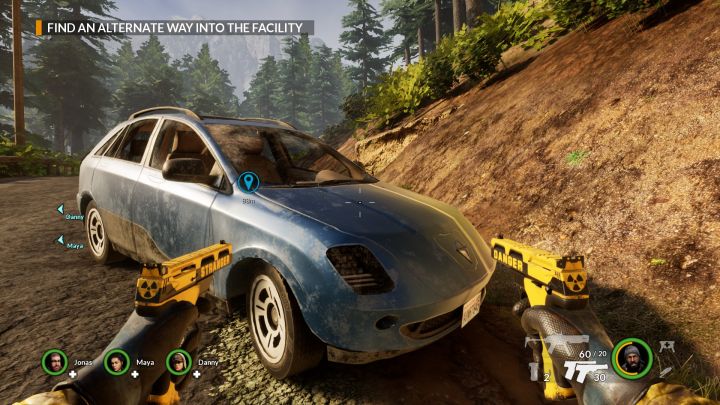Choose Danny's teammate portrait
The width and height of the screenshot is (720, 405).
(178, 361)
